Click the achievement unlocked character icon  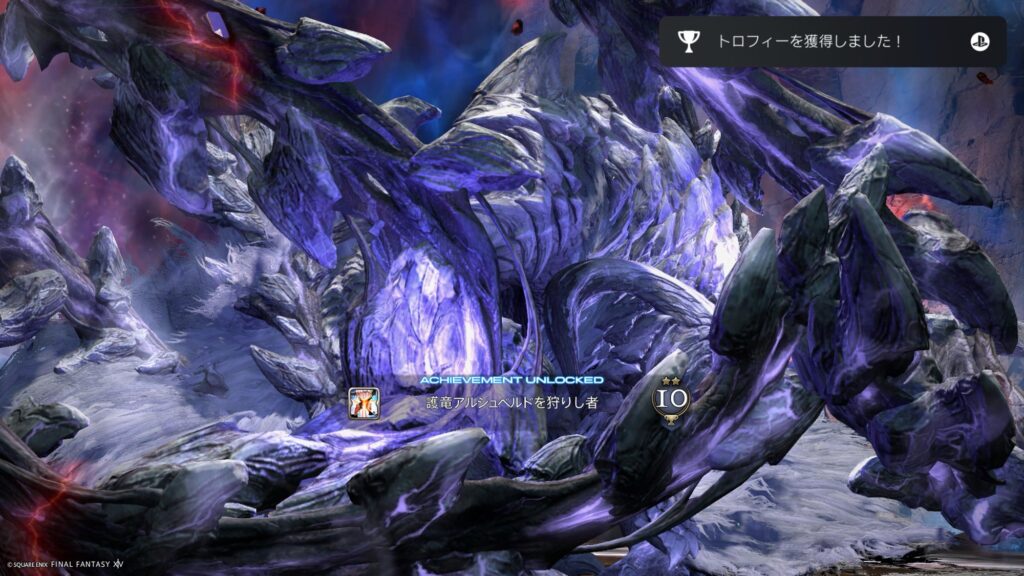point(363,402)
